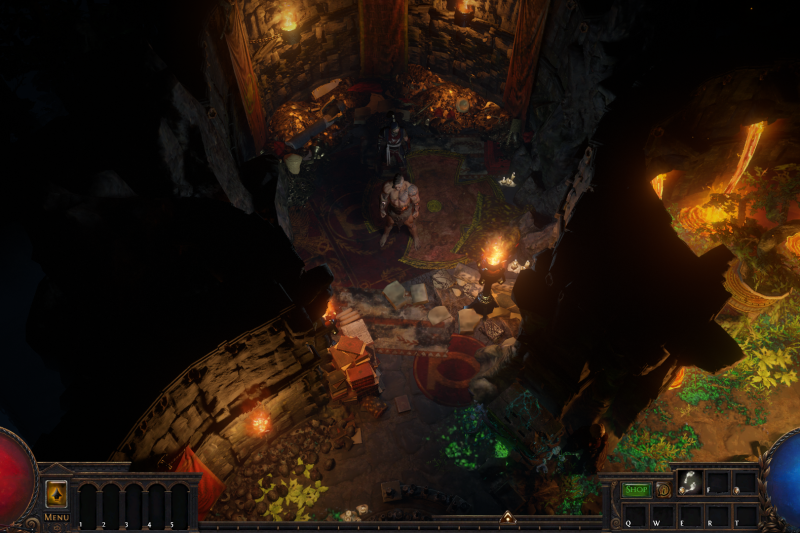This screenshot has width=800, height=533.
Task: Click the arrow marker on the experience bar
Action: point(508,518)
